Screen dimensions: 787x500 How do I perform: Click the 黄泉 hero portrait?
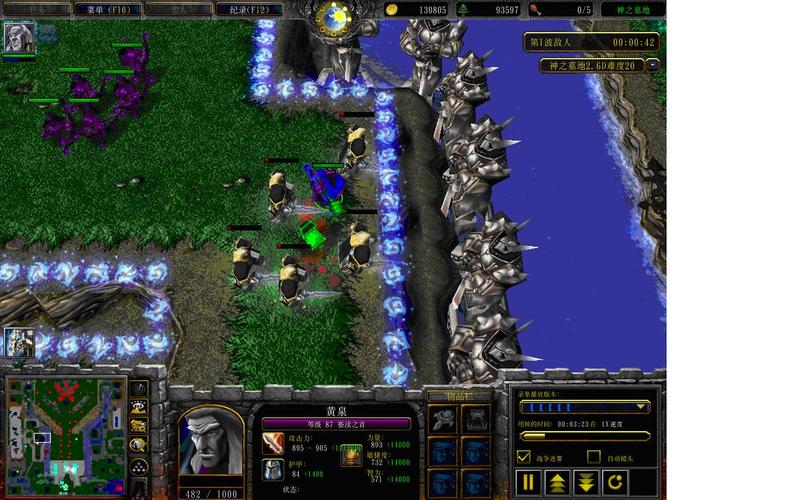point(210,440)
